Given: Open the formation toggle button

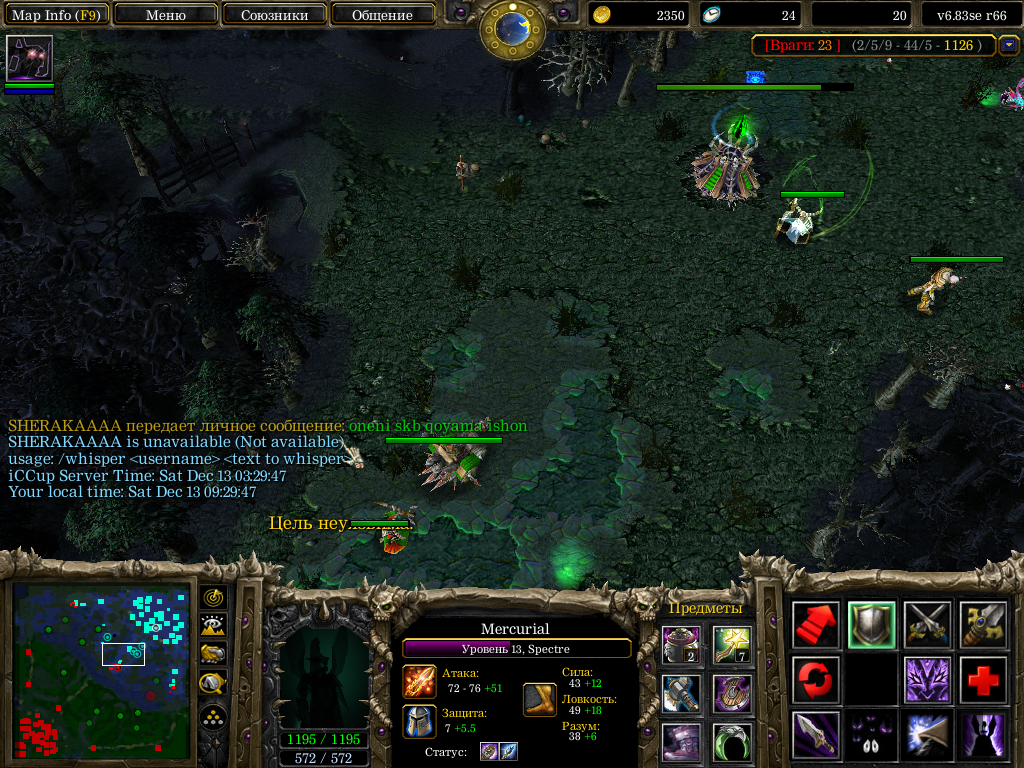Looking at the screenshot, I should pyautogui.click(x=213, y=718).
